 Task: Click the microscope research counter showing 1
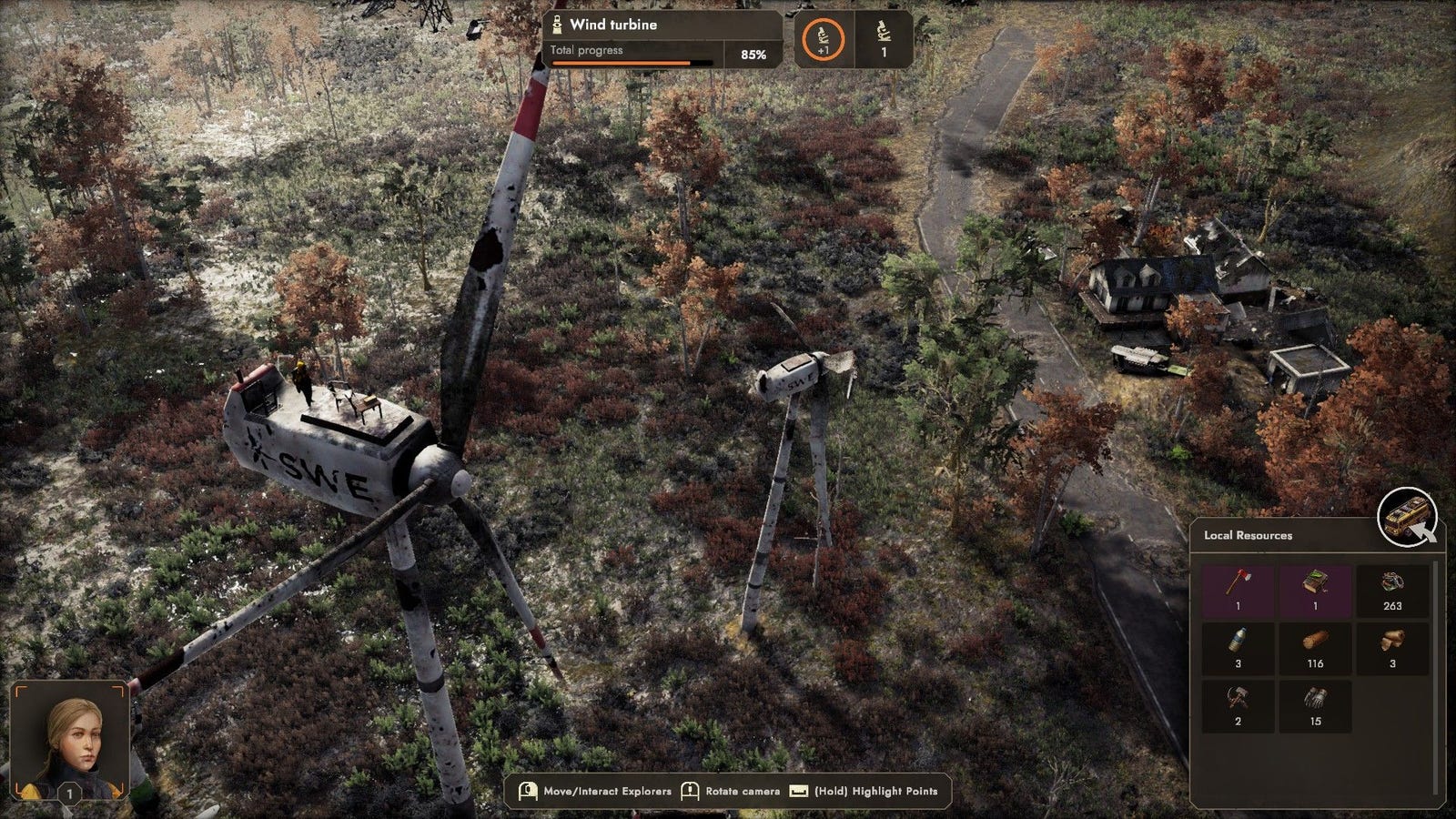(x=883, y=40)
